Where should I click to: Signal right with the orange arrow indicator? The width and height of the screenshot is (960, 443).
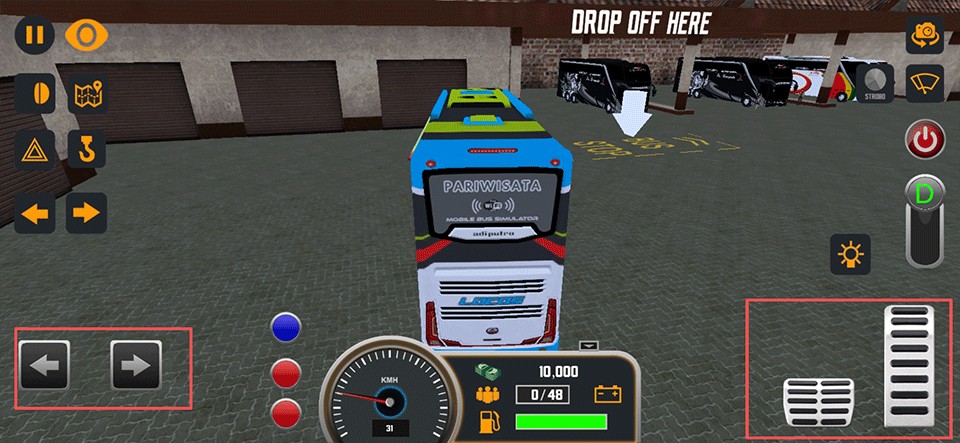87,212
